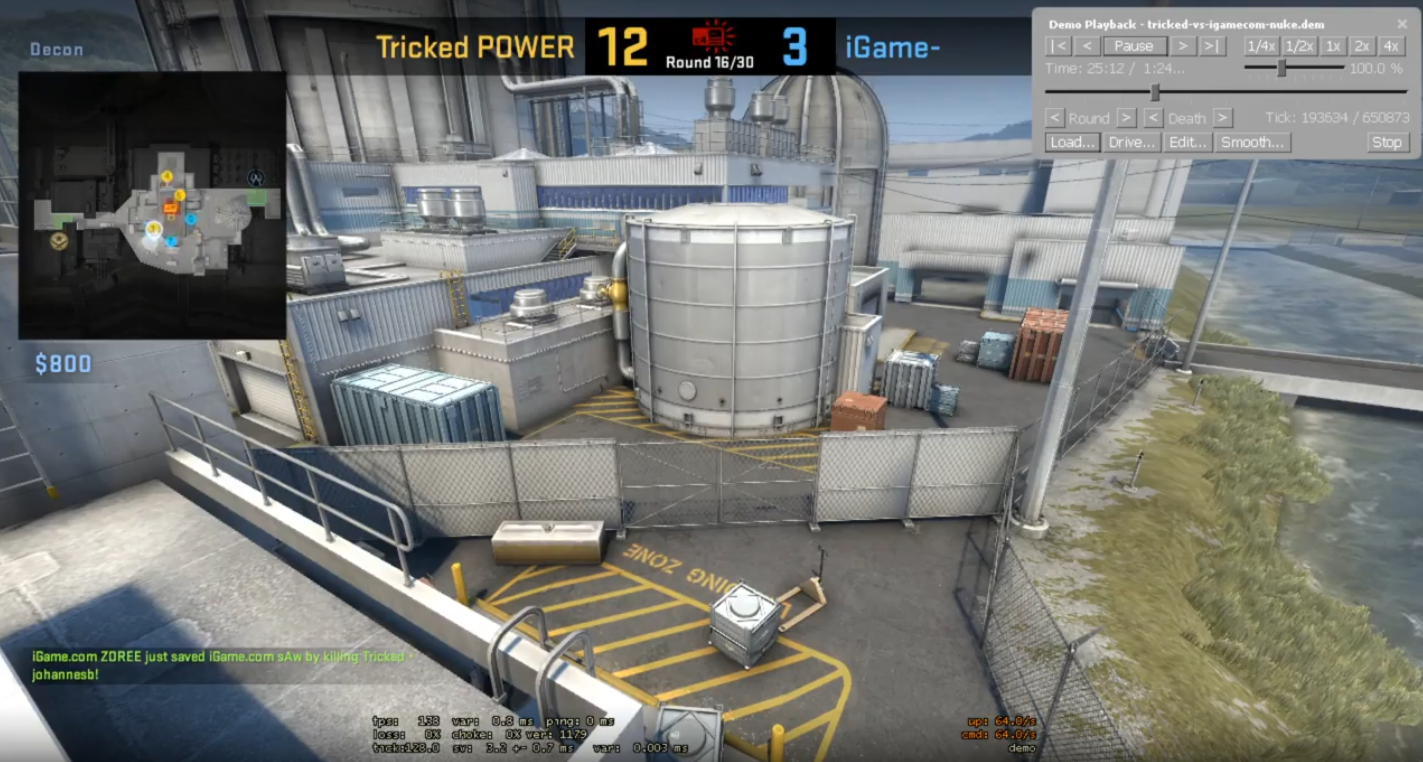This screenshot has height=762, width=1423.
Task: Open the Drive... camera options
Action: click(x=1132, y=143)
